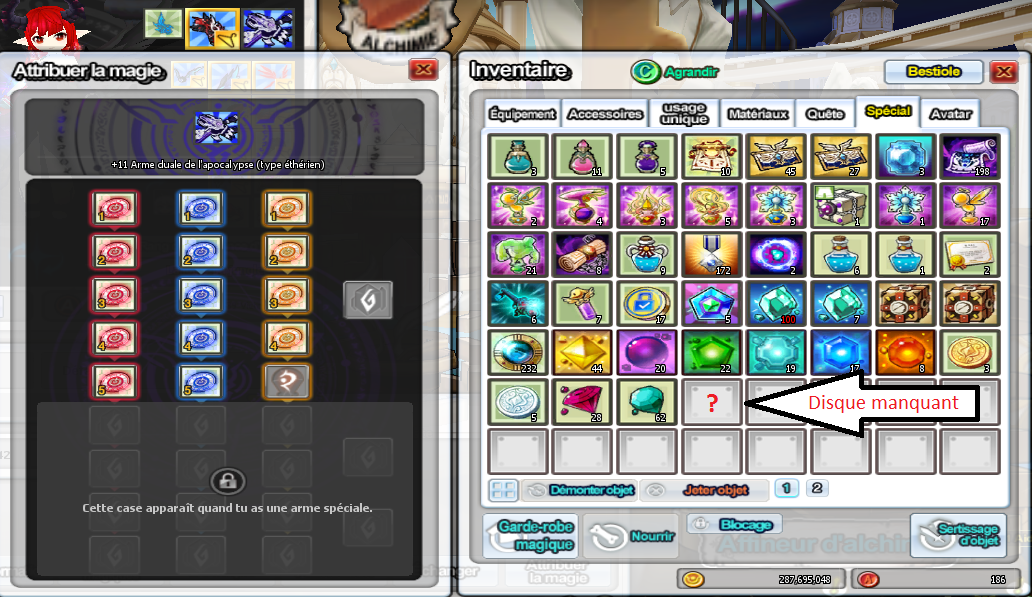Expand inventory with Agrandir button
Screen dimensions: 1032x597
676,72
